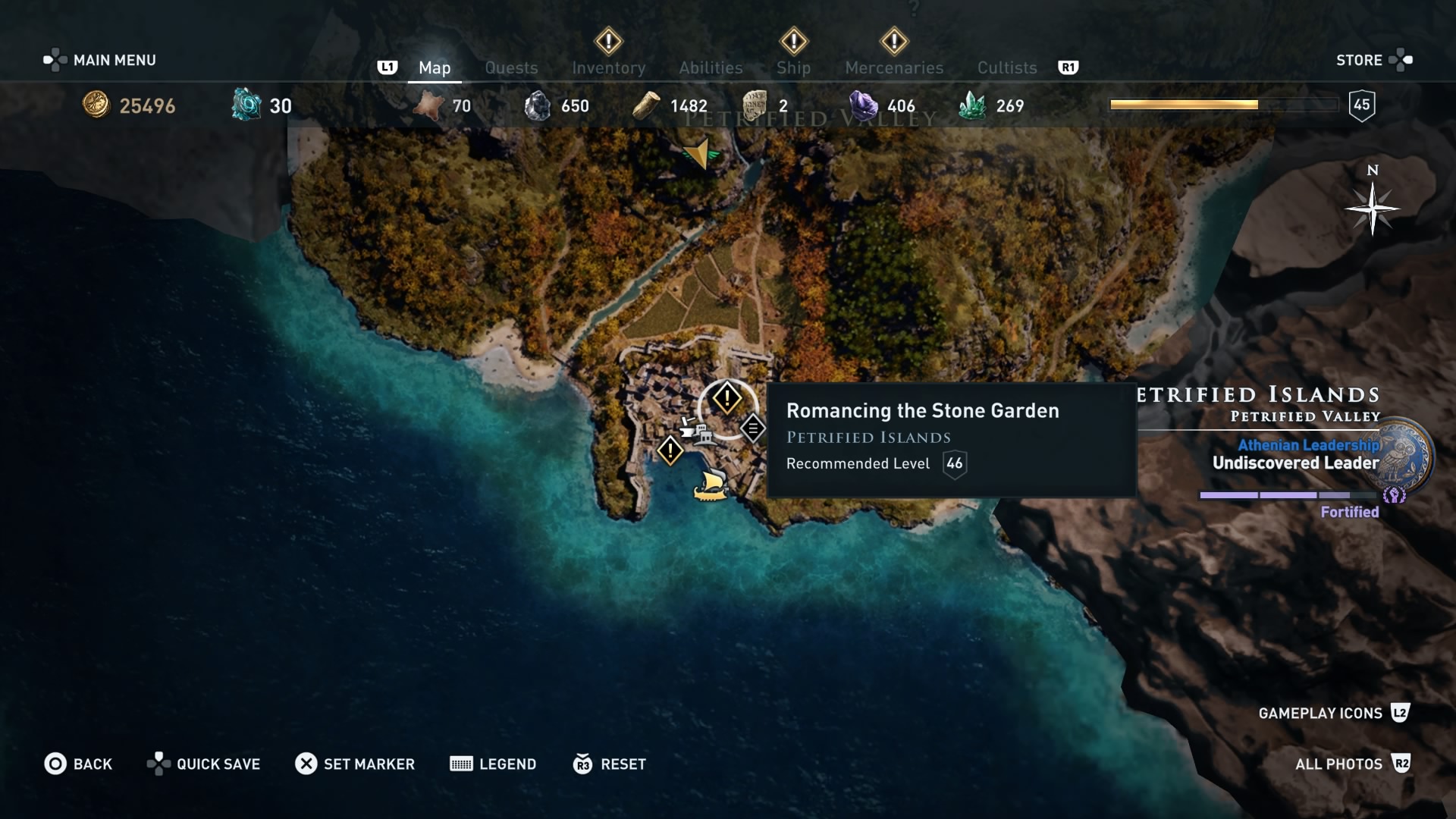Switch to the Quests tab

[x=511, y=67]
